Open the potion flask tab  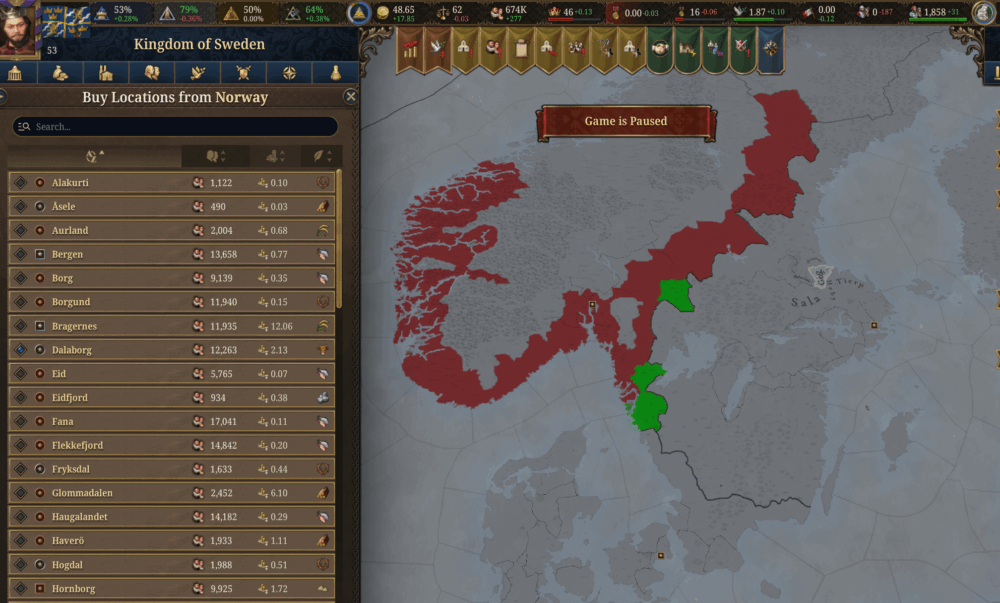[335, 73]
